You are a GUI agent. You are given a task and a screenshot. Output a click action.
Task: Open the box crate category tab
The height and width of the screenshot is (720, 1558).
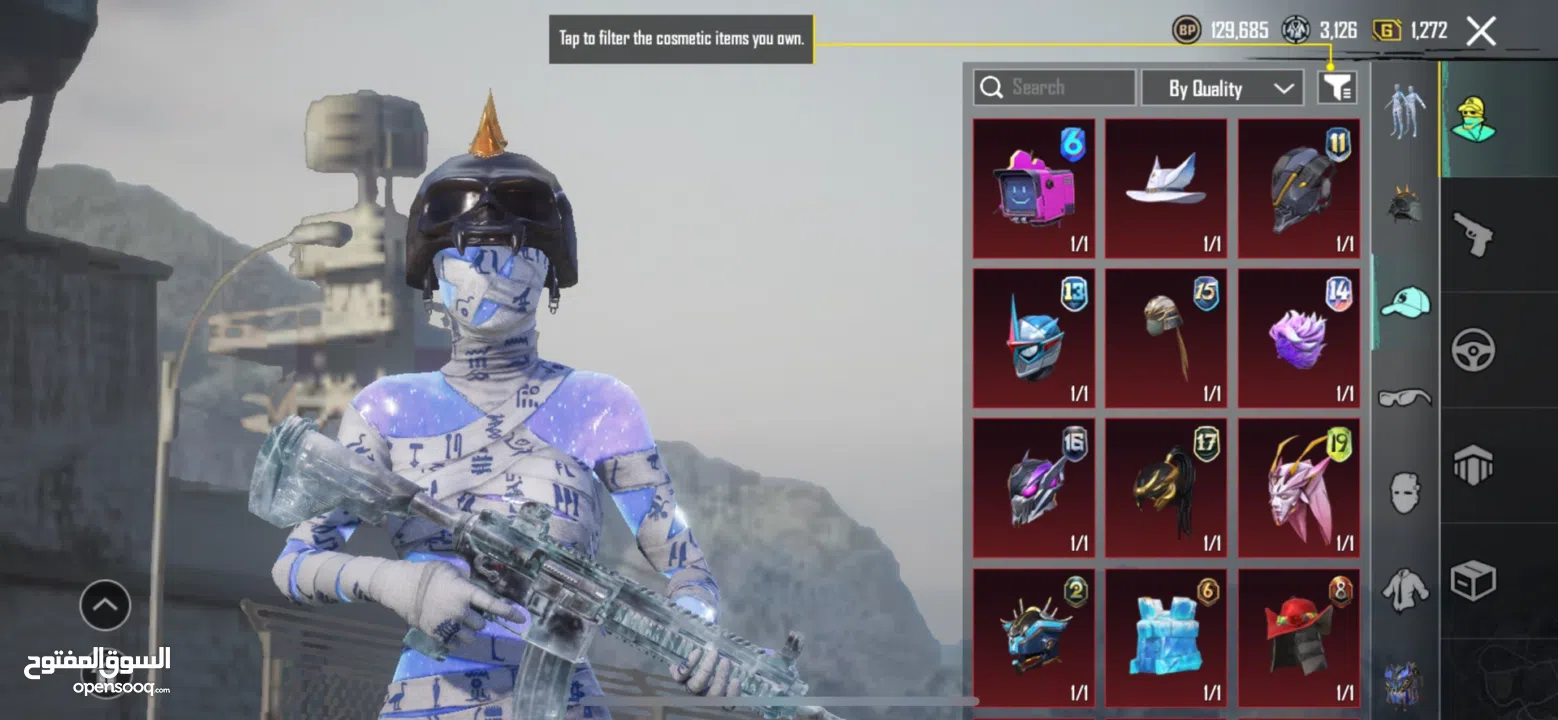[x=1473, y=581]
